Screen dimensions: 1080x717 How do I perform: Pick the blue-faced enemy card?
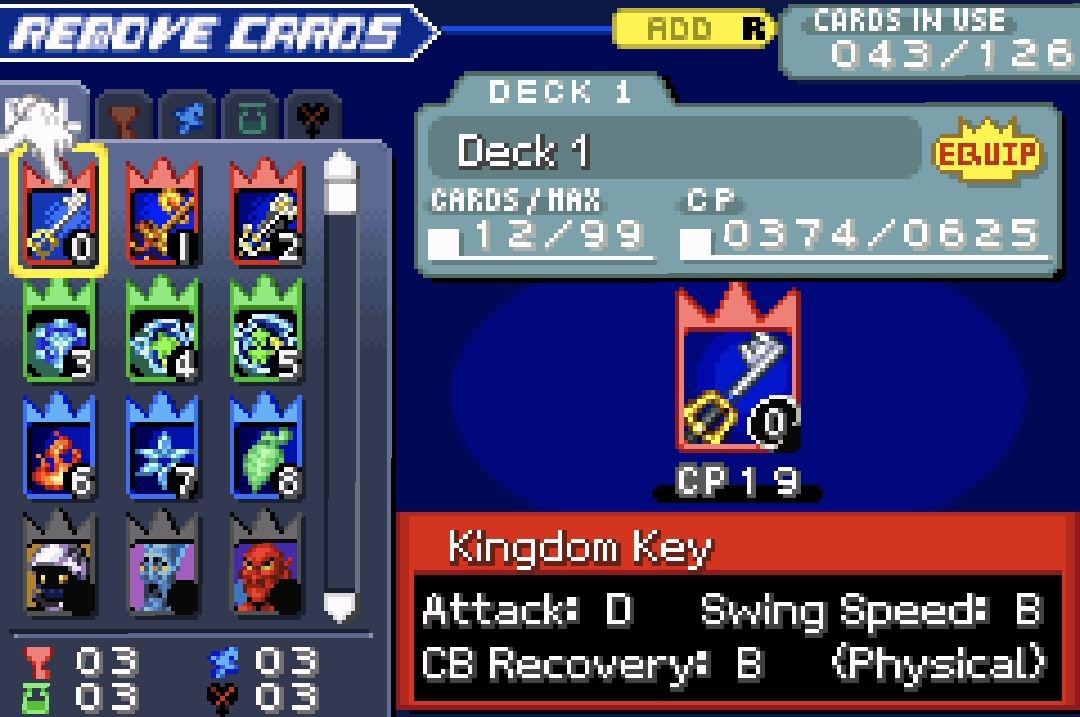click(162, 565)
